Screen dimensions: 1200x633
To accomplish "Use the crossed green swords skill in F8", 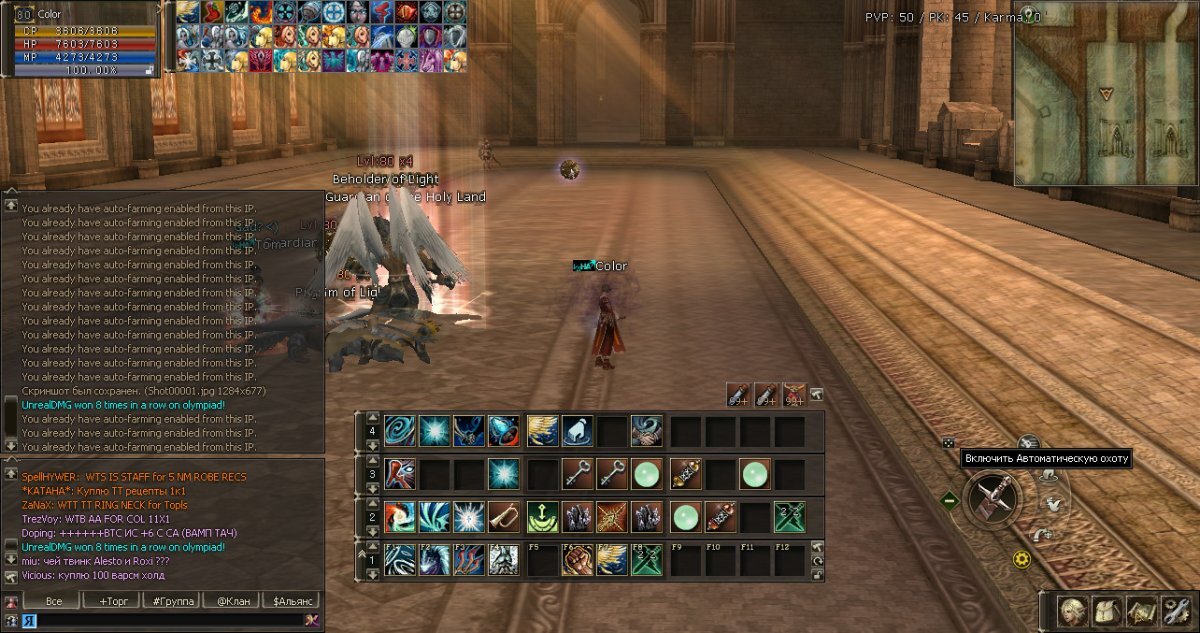I will [x=645, y=561].
